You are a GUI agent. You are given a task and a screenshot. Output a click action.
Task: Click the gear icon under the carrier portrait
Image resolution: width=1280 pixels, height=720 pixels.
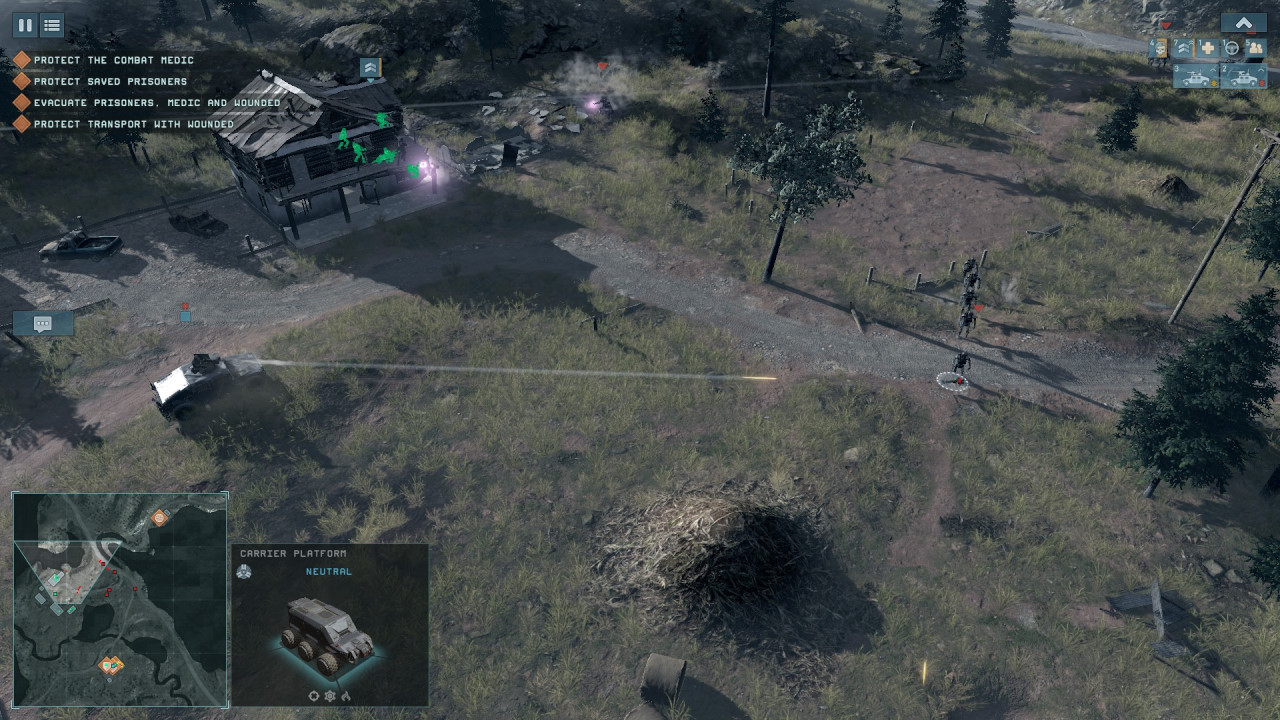click(x=330, y=696)
